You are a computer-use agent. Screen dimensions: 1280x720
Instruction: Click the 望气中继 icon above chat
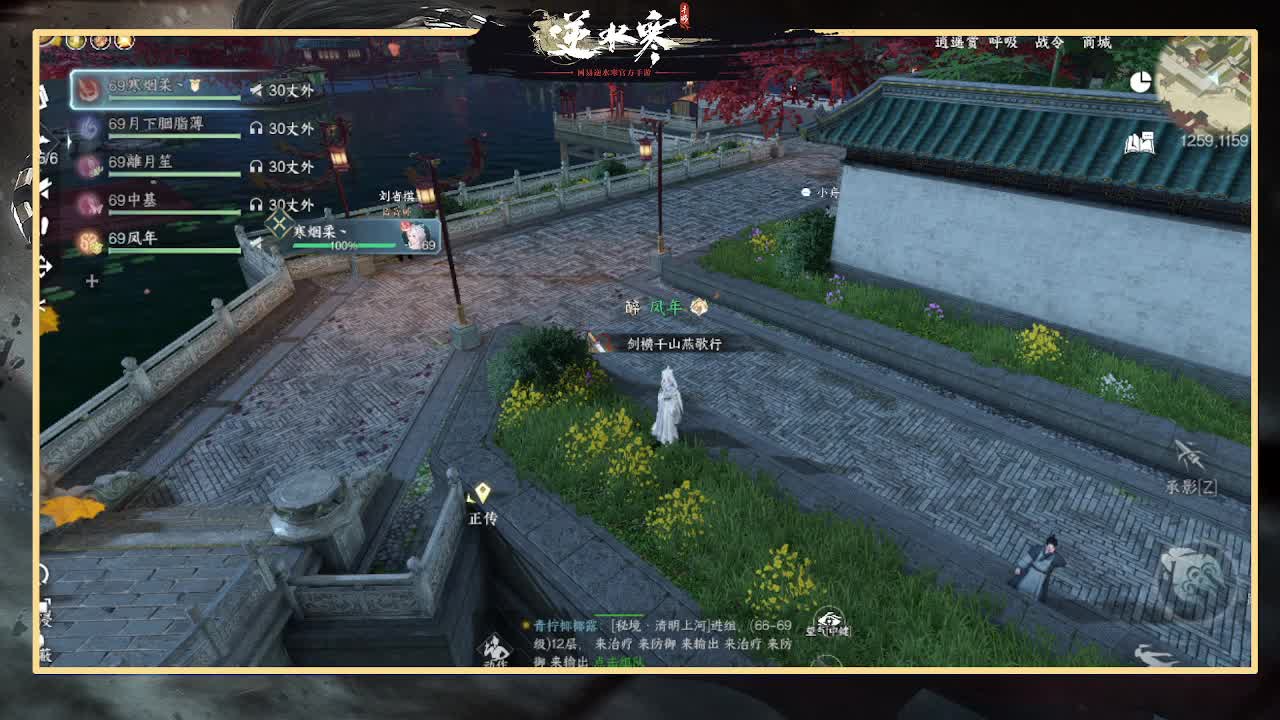[830, 620]
